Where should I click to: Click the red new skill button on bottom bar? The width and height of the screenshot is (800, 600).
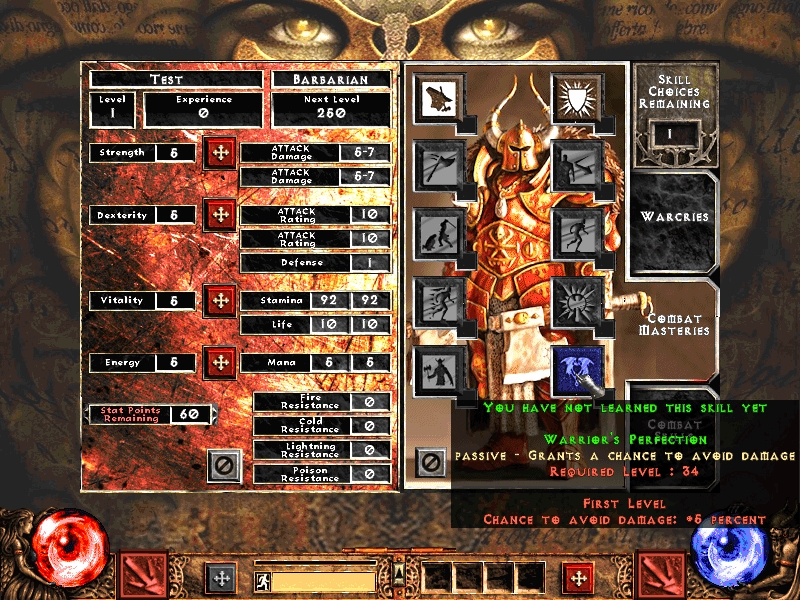(577, 578)
